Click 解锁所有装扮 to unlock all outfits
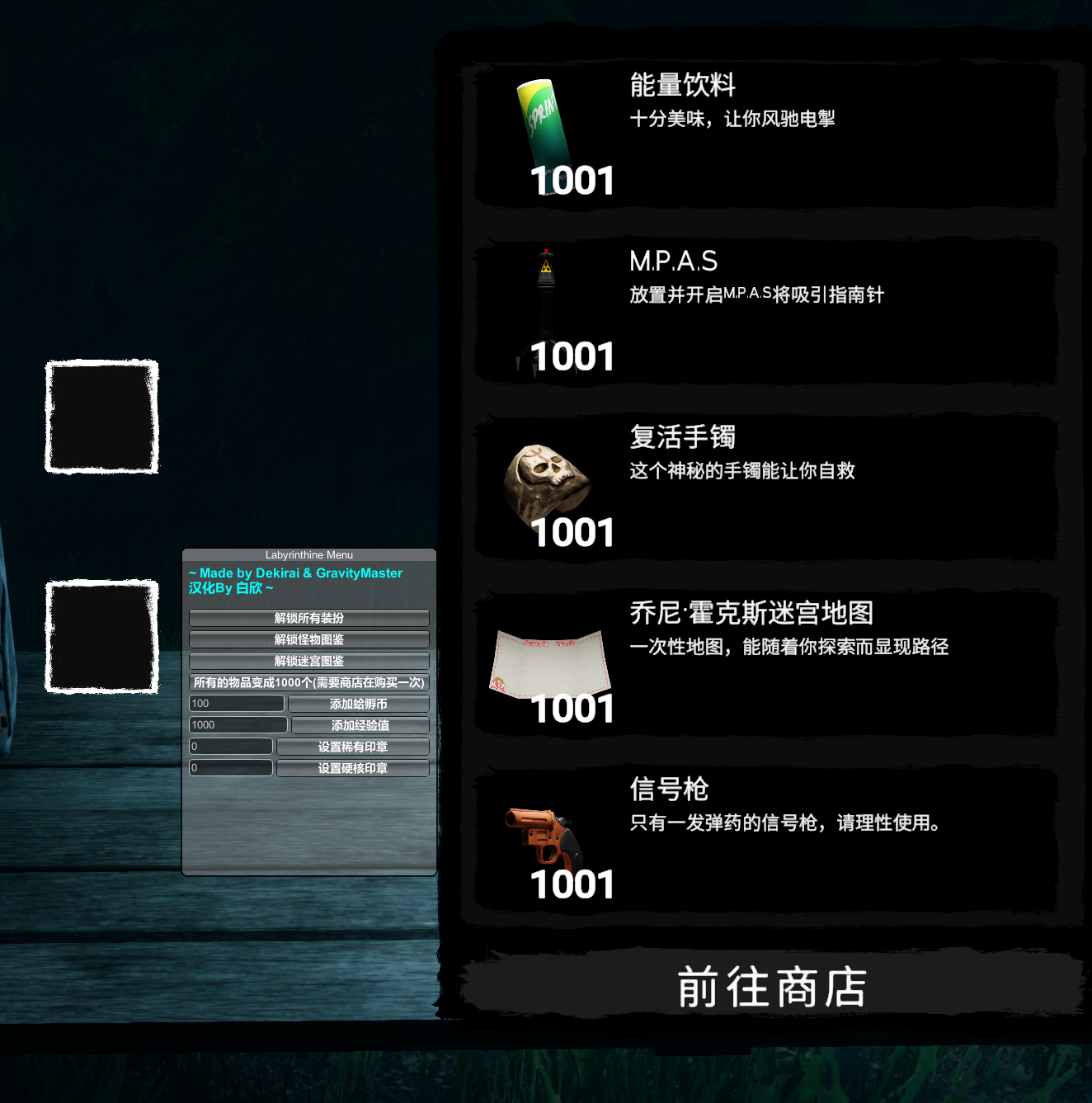Image resolution: width=1092 pixels, height=1103 pixels. click(308, 618)
